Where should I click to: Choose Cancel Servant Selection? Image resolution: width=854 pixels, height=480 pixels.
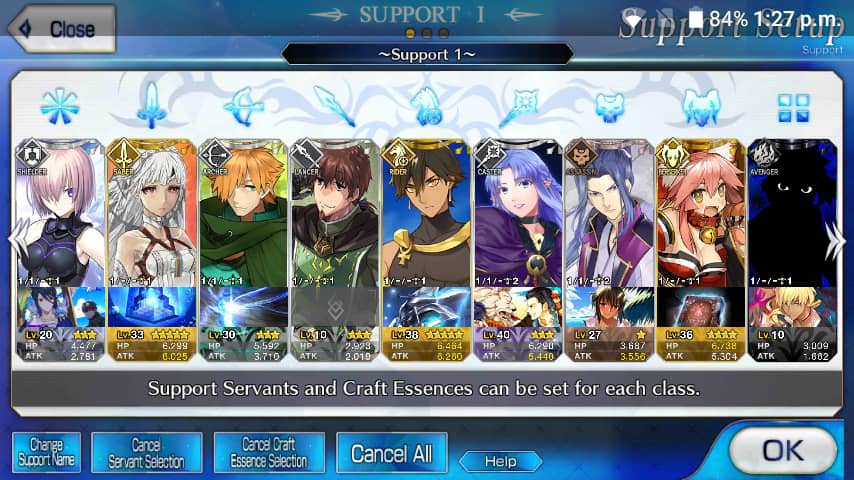[146, 453]
